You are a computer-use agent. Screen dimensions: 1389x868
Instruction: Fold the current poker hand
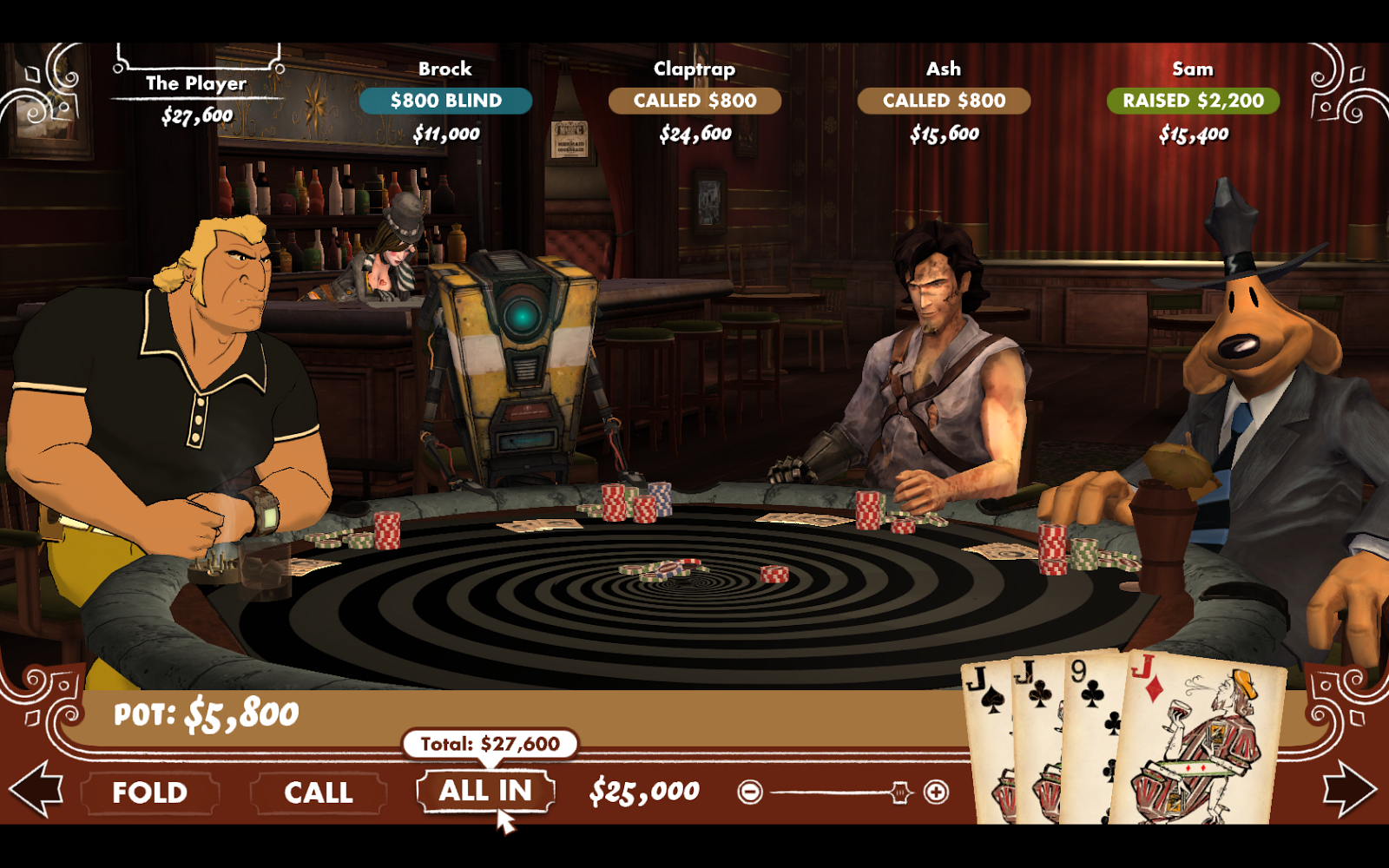click(x=149, y=792)
